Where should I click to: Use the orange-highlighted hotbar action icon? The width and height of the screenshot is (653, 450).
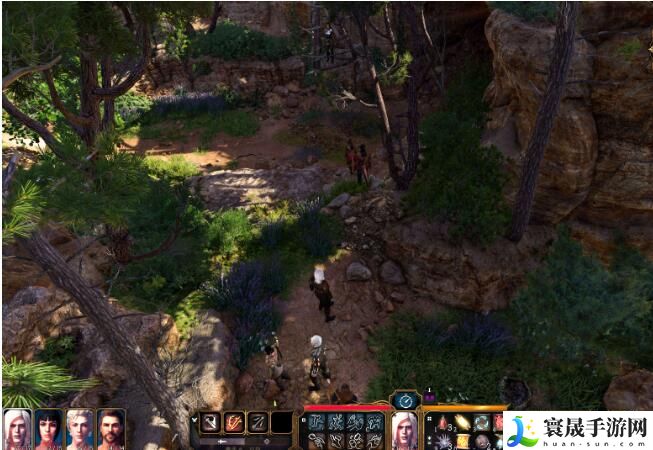point(234,422)
